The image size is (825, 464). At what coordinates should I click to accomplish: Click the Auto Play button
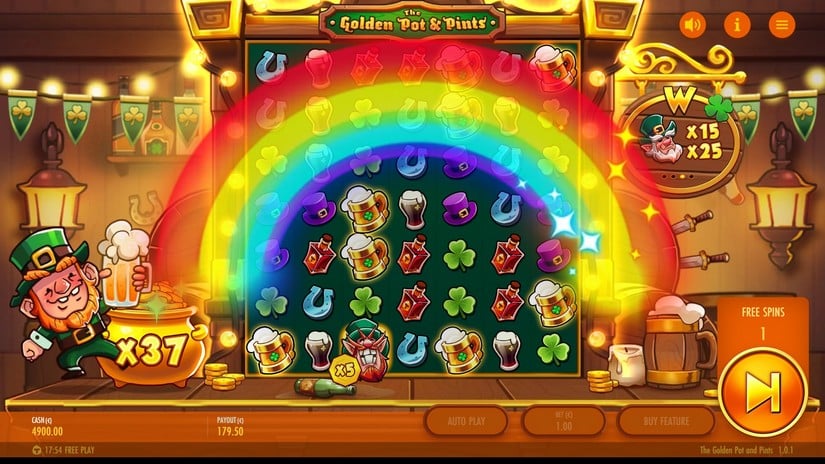point(466,421)
